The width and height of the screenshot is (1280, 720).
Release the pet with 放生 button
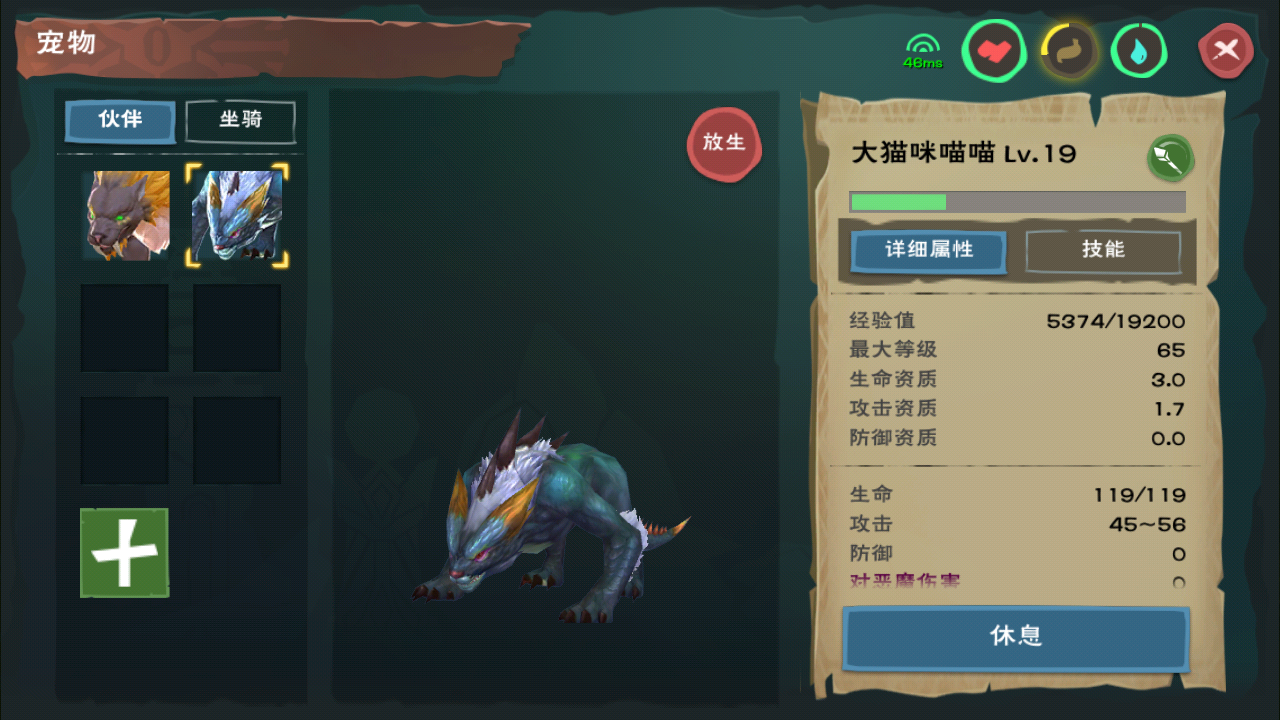click(724, 143)
